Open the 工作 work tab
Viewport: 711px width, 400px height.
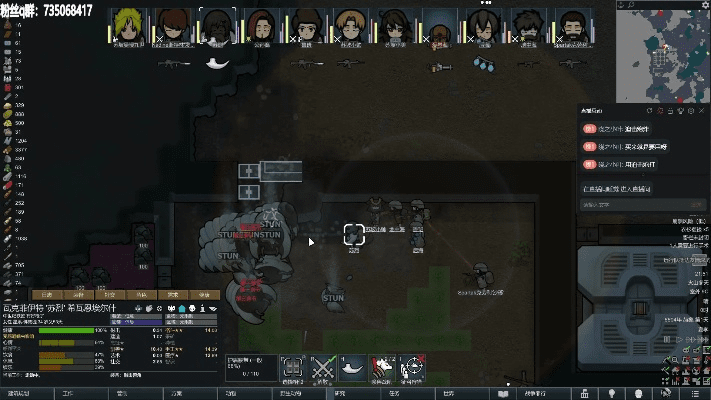(68, 394)
